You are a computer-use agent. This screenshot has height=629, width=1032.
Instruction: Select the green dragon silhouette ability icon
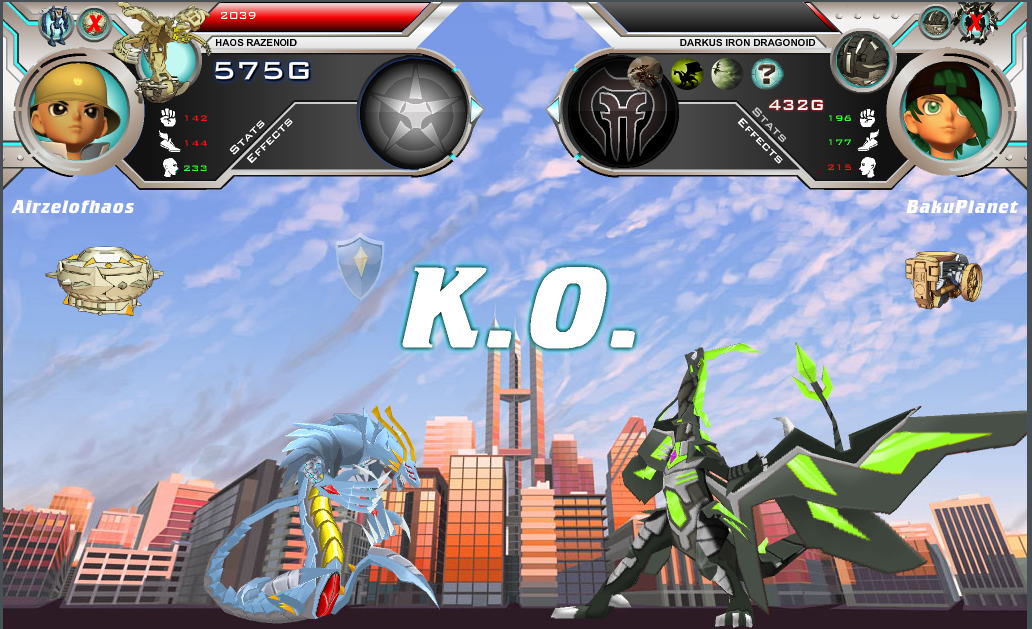tap(686, 73)
